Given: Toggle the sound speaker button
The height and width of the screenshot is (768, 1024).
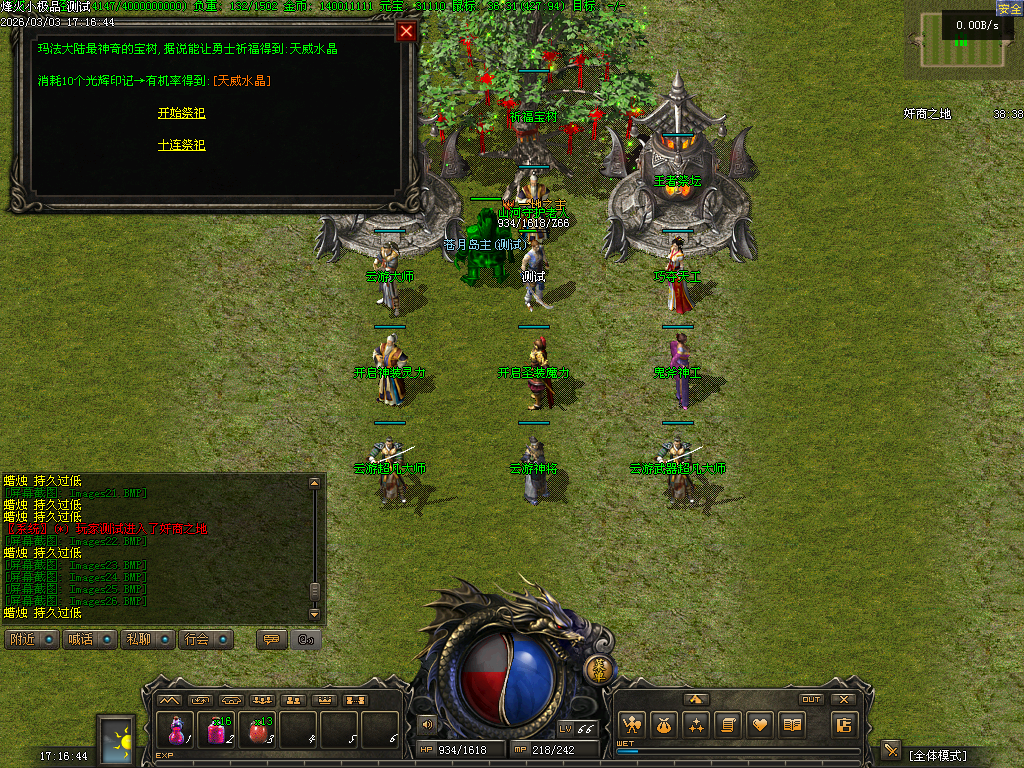Looking at the screenshot, I should (427, 724).
